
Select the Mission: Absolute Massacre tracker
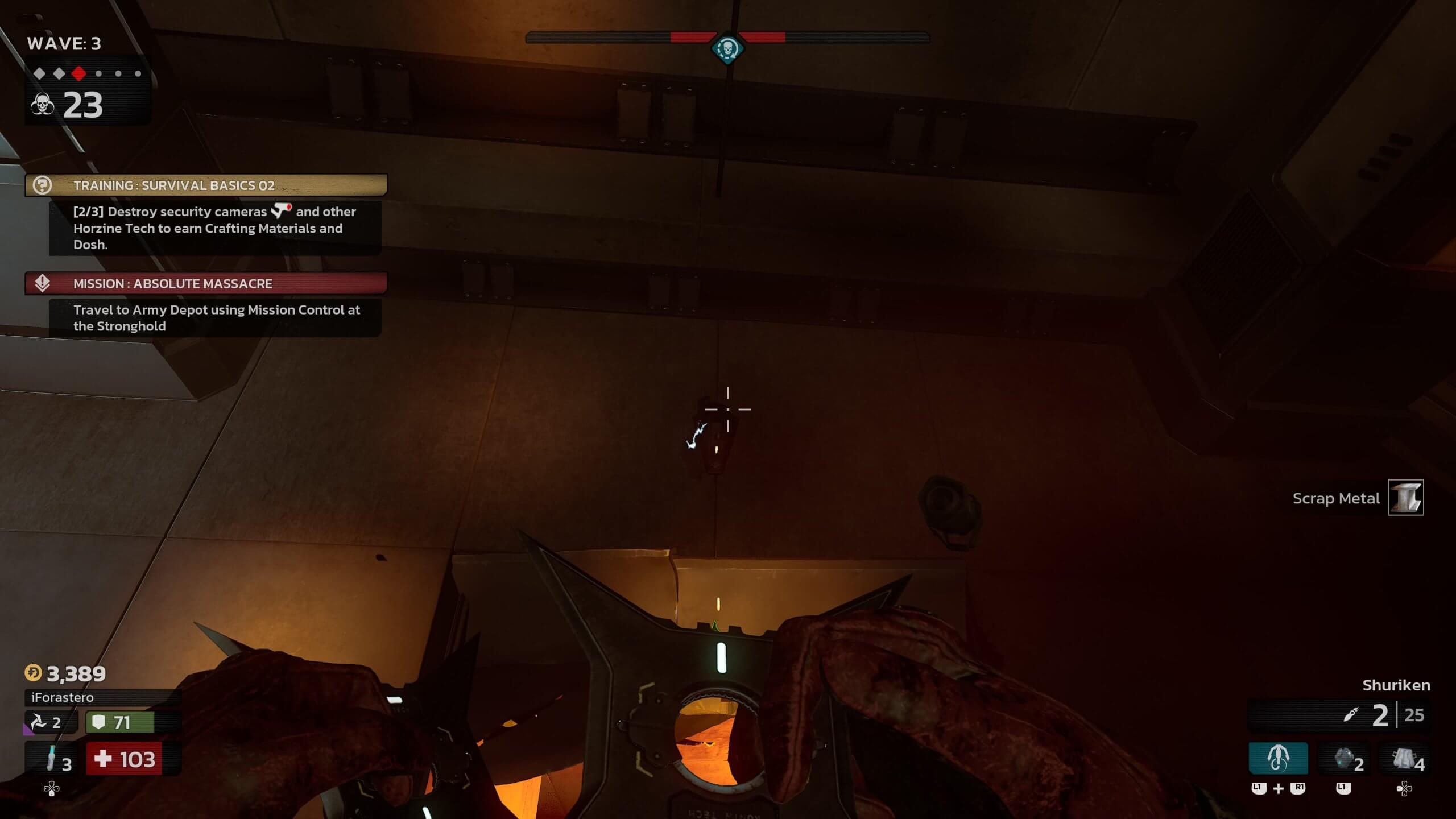[x=206, y=283]
